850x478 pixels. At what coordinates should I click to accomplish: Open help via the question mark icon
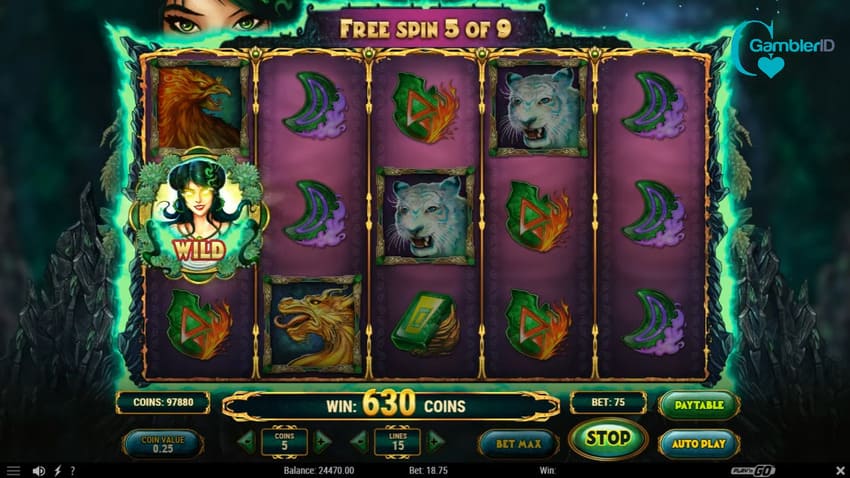[x=72, y=470]
